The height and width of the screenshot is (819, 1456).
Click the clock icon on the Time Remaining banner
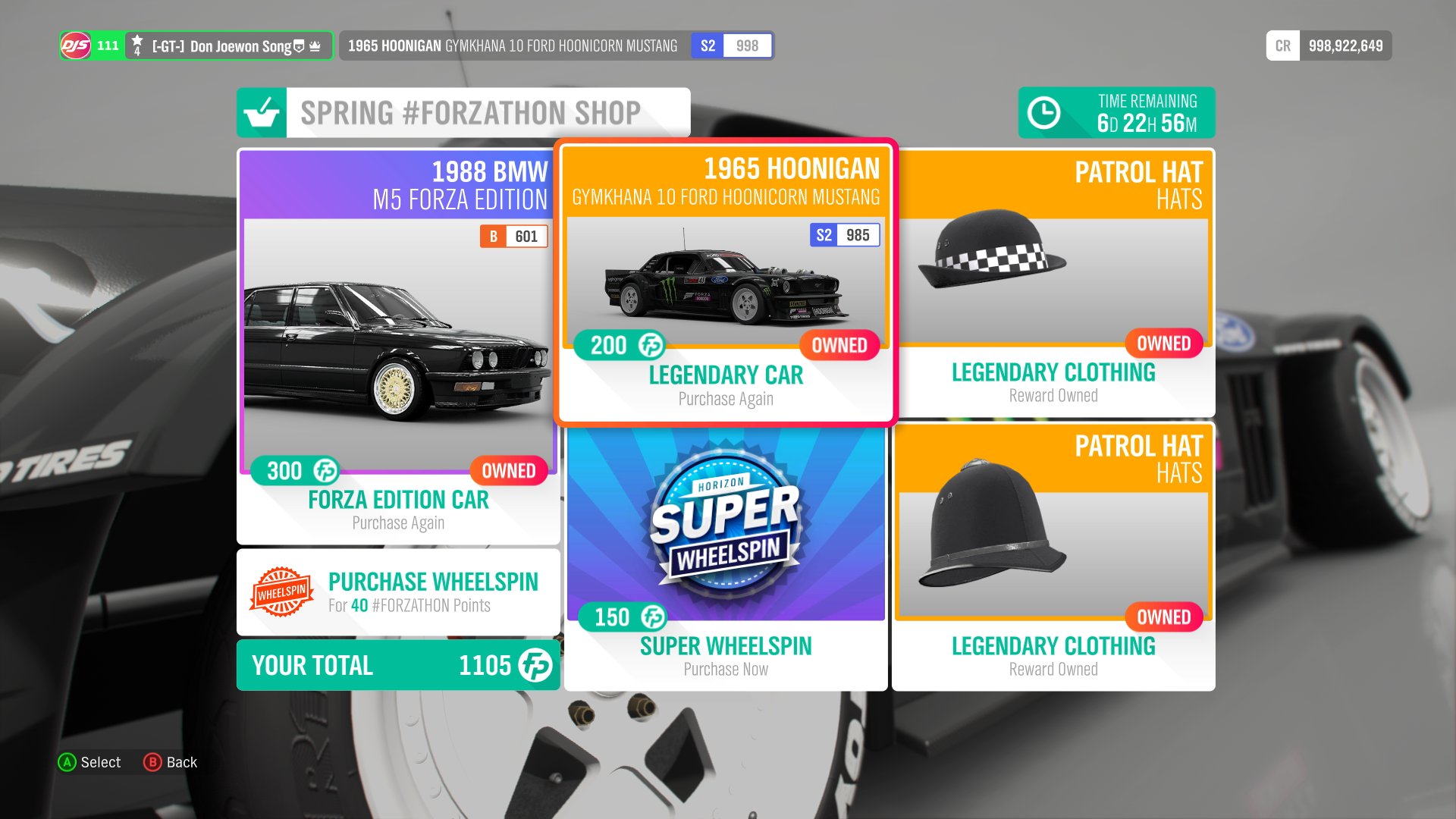click(1043, 112)
